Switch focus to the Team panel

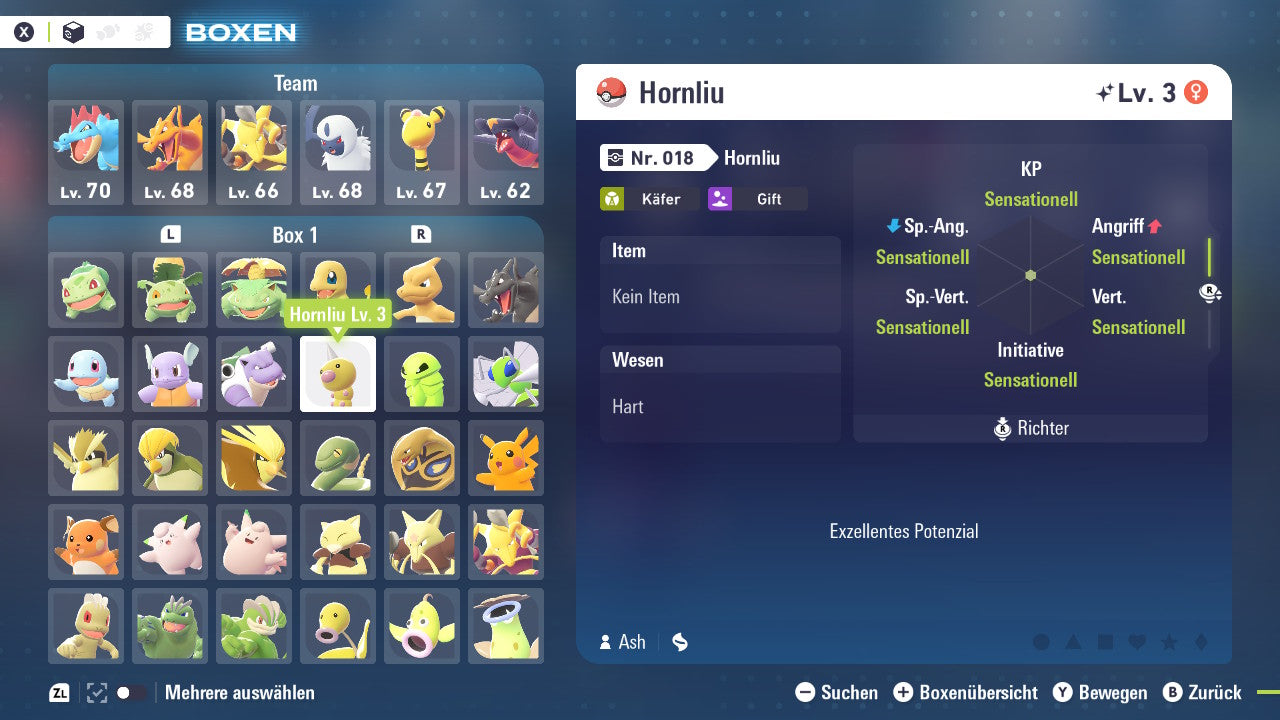pyautogui.click(x=295, y=83)
